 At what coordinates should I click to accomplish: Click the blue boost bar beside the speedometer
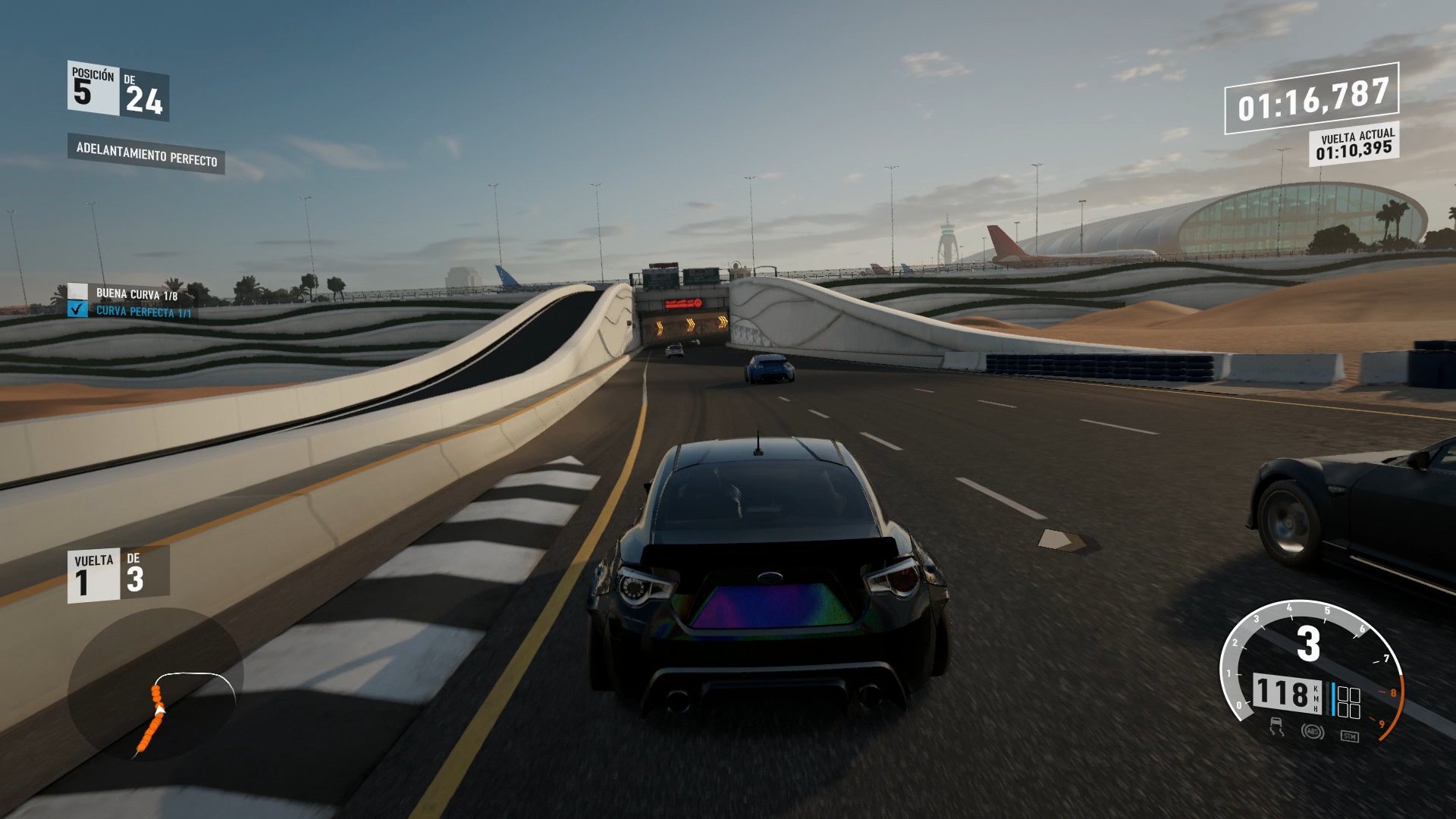(x=1333, y=698)
